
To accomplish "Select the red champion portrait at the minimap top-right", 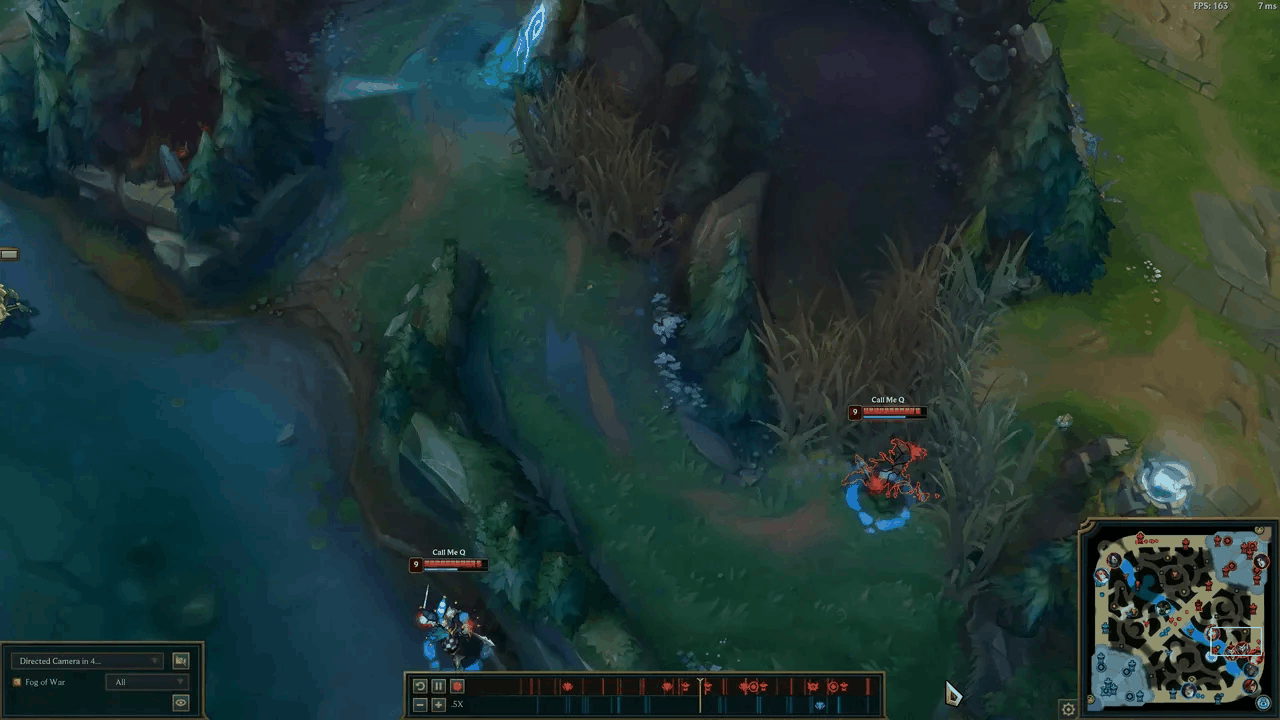I will click(x=1261, y=562).
